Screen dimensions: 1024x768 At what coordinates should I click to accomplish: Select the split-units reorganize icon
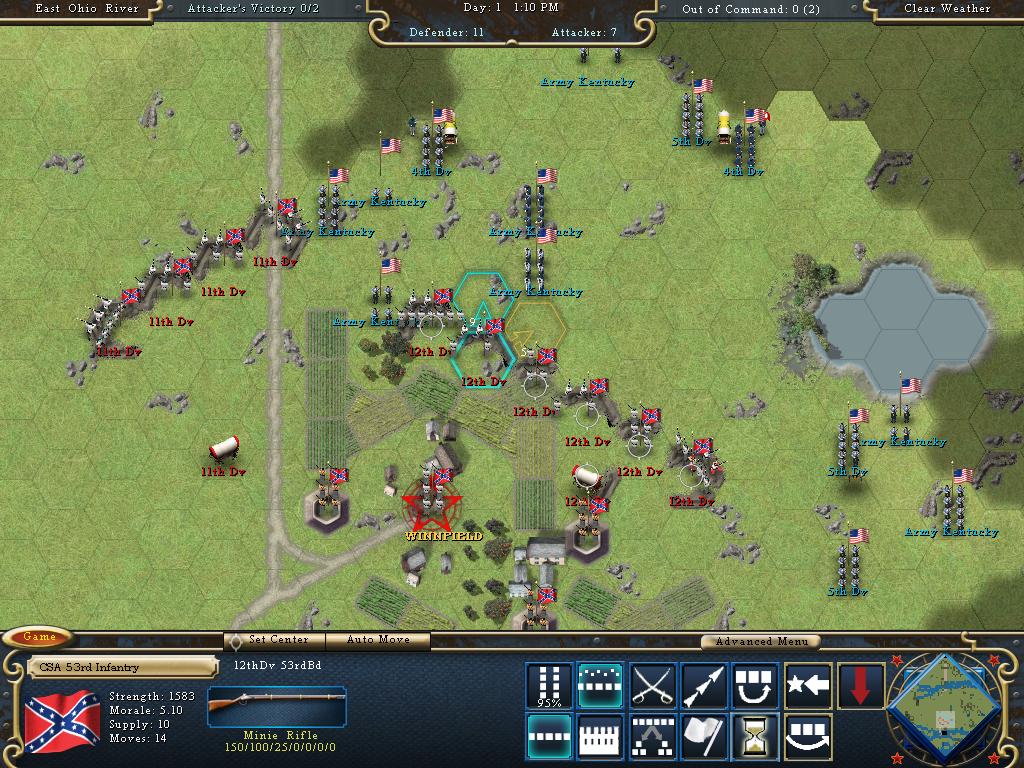(652, 737)
